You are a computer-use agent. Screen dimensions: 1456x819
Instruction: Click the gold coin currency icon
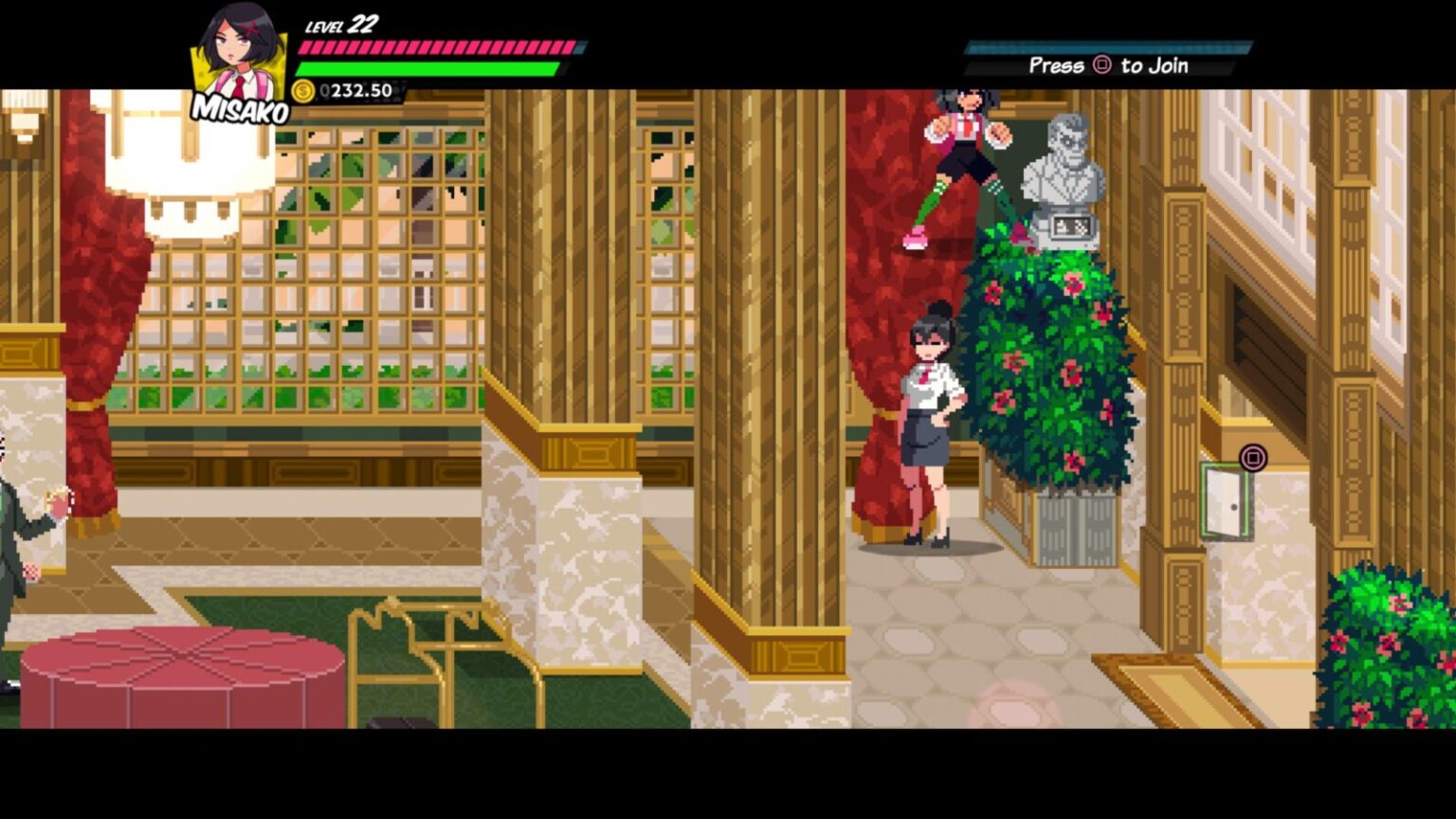point(302,91)
